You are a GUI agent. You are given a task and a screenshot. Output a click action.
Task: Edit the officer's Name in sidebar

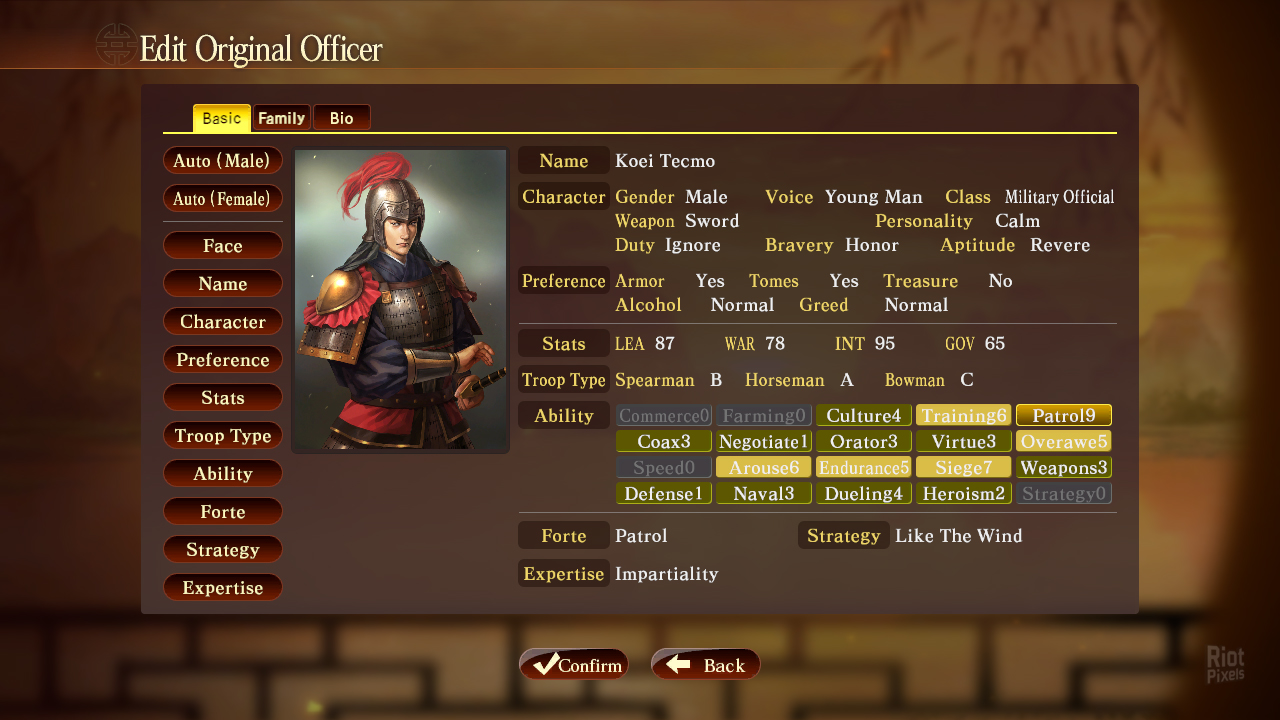click(x=222, y=284)
